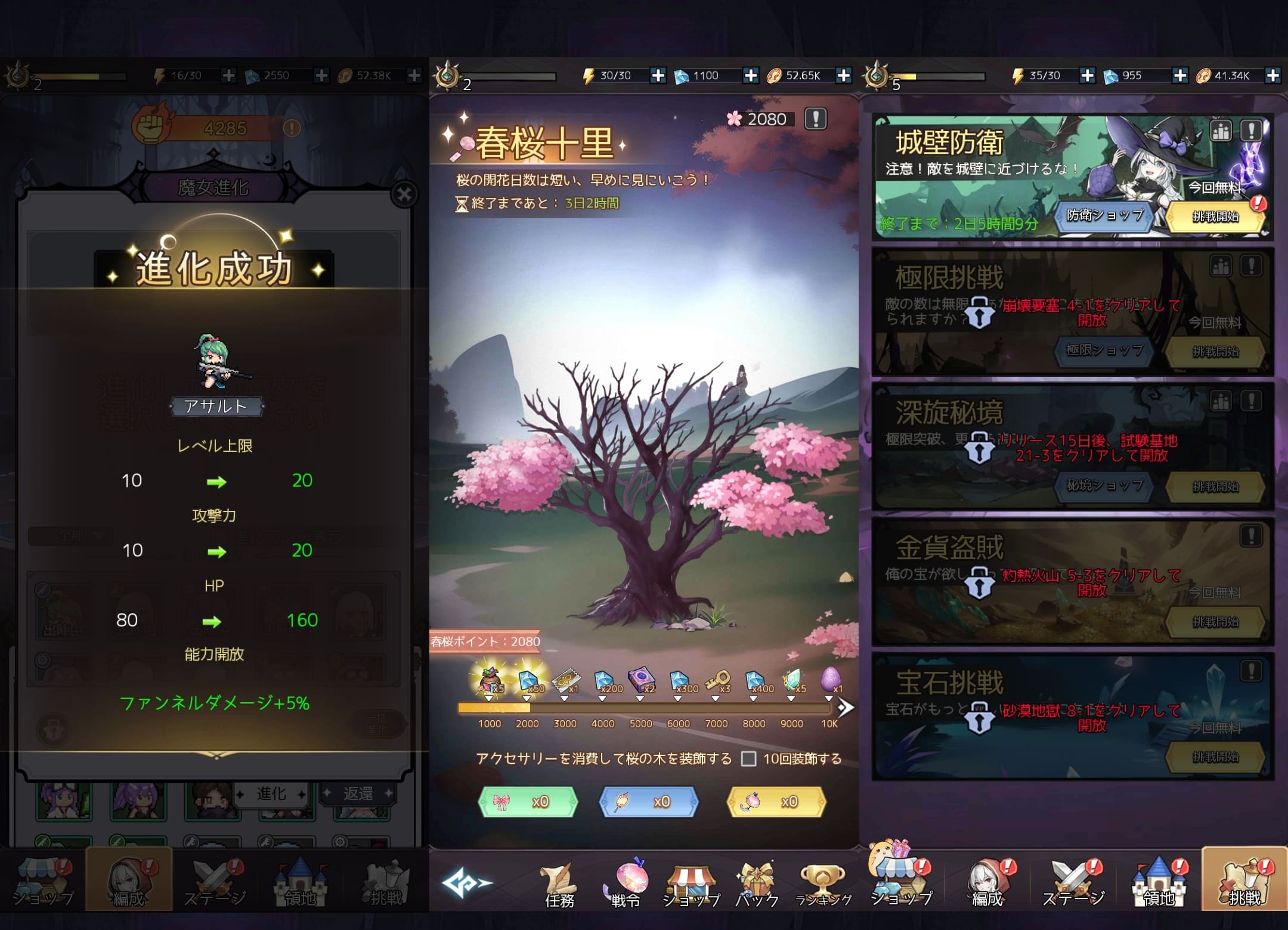
Task: Start the 城壁防衛 challenge
Action: coord(1215,216)
